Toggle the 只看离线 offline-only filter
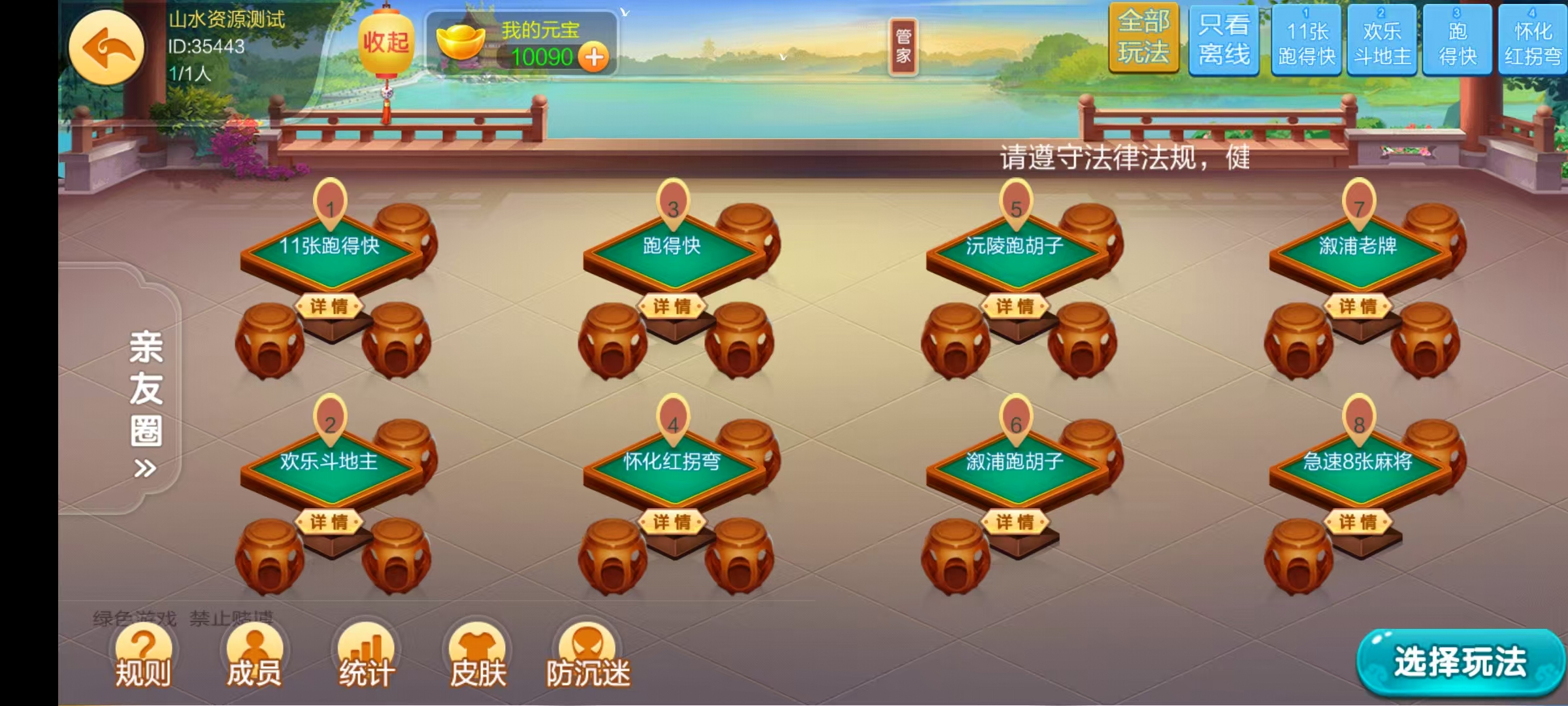The image size is (1568, 706). (x=1223, y=41)
